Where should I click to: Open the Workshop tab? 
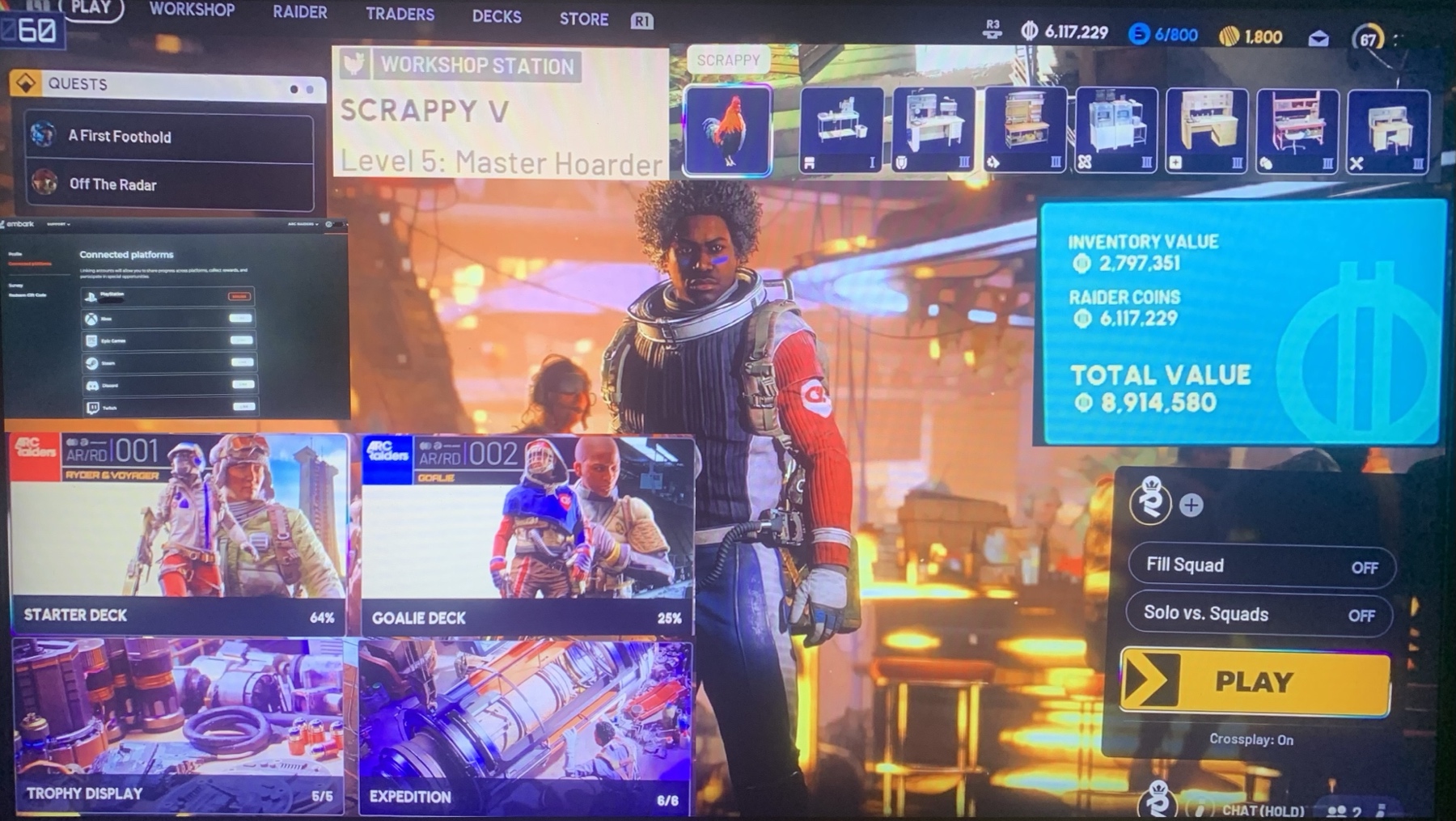tap(192, 11)
